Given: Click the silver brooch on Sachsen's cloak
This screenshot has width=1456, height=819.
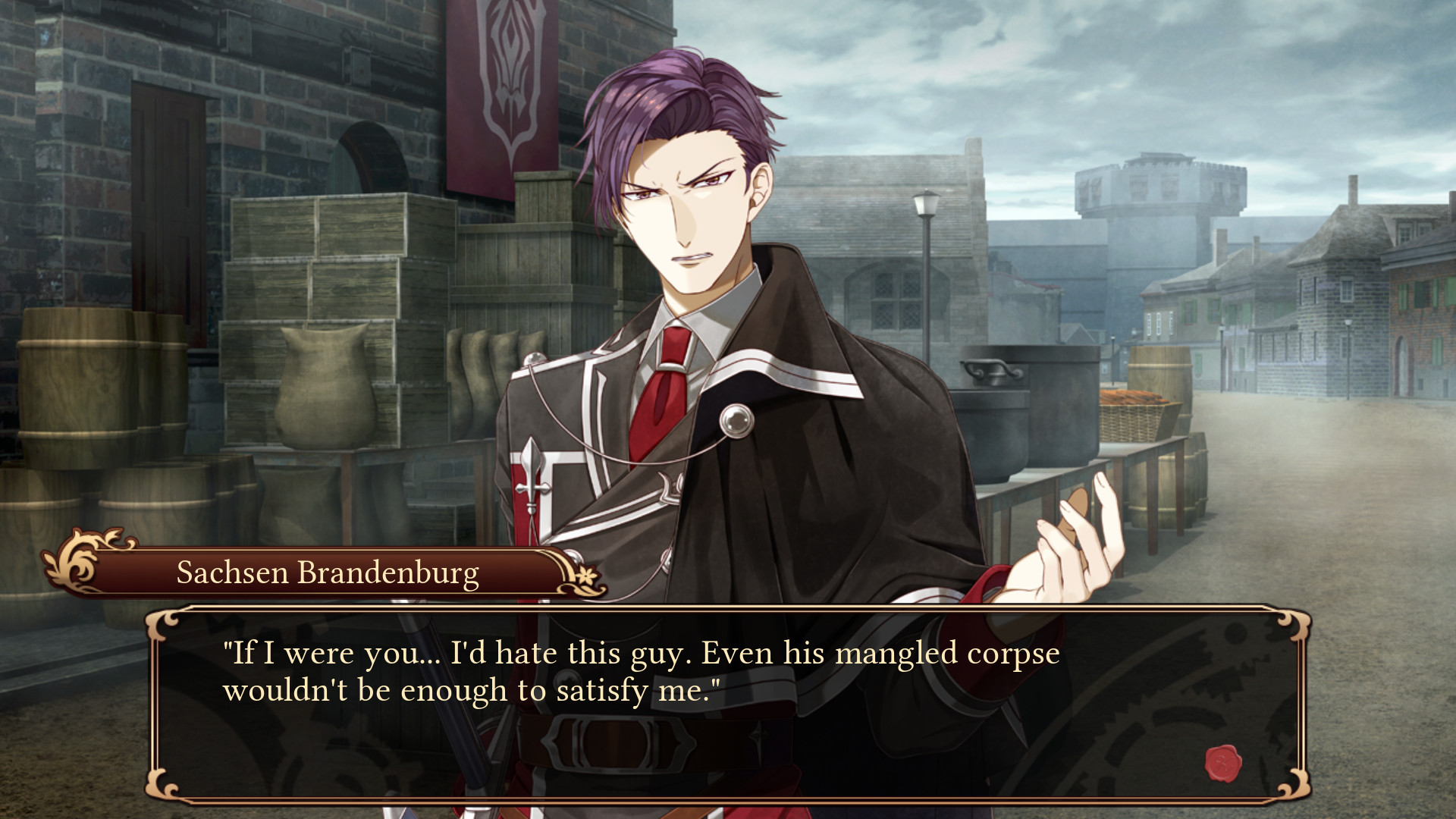Looking at the screenshot, I should click(737, 419).
